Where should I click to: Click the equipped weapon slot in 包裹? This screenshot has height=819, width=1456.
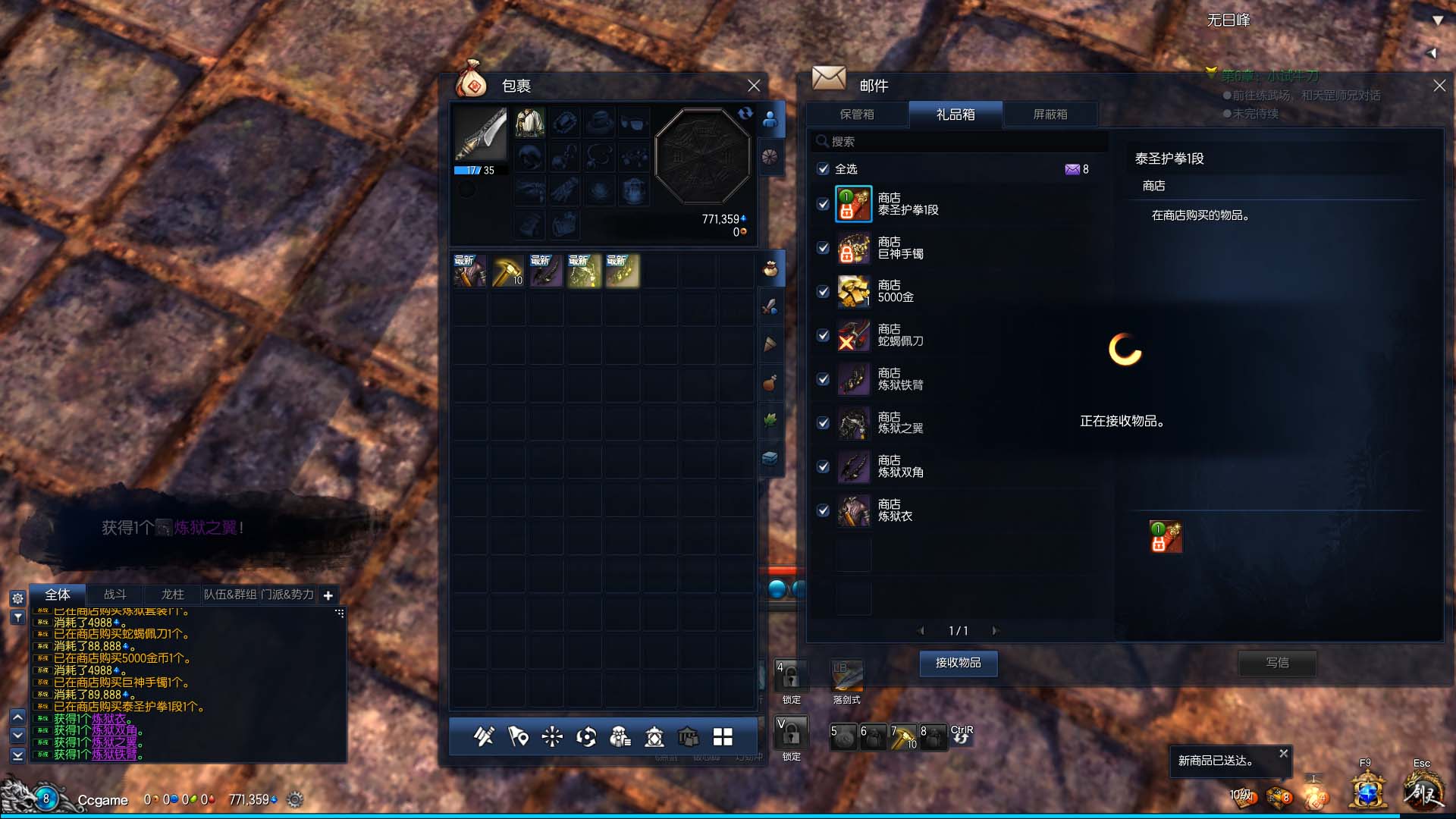[480, 133]
